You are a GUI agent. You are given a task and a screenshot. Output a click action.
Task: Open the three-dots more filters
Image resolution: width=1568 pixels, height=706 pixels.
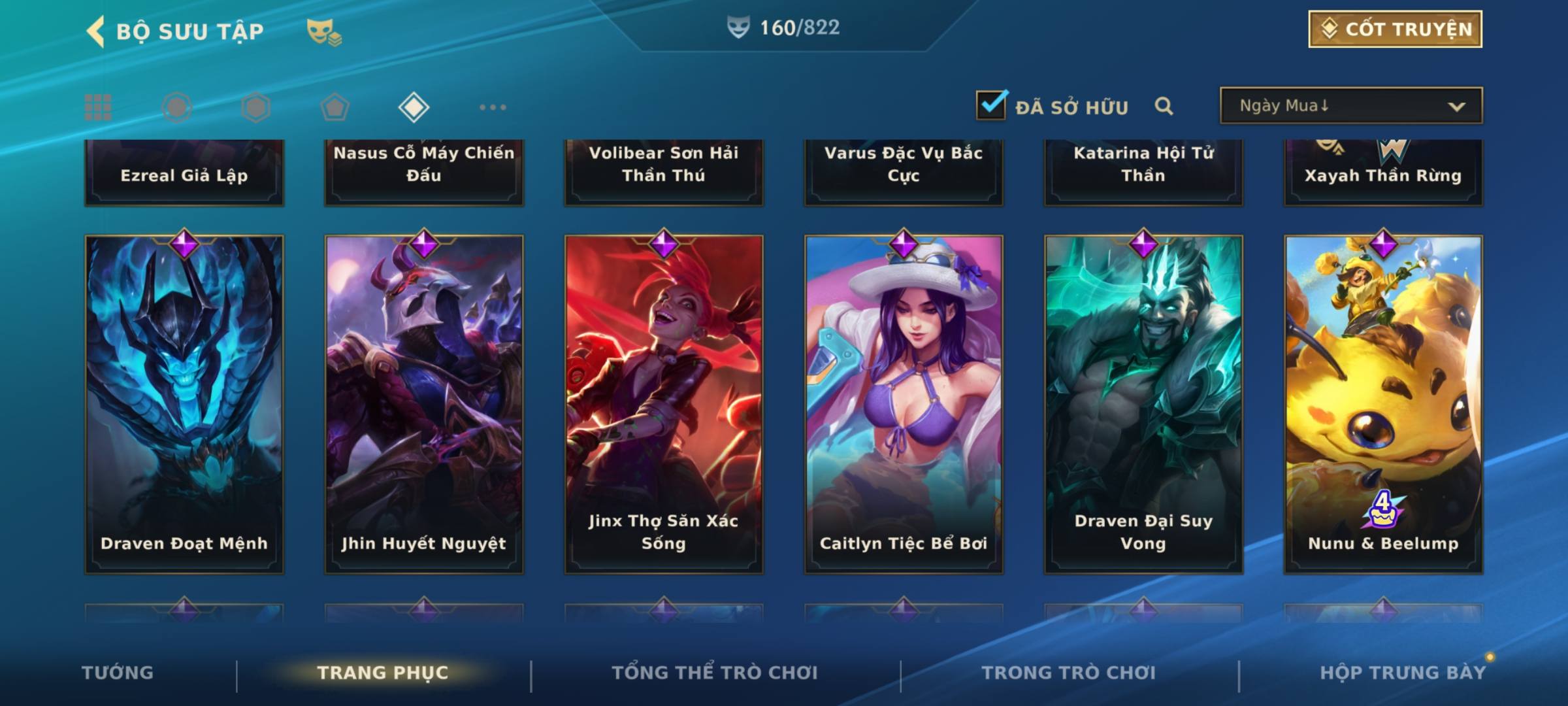coord(493,107)
